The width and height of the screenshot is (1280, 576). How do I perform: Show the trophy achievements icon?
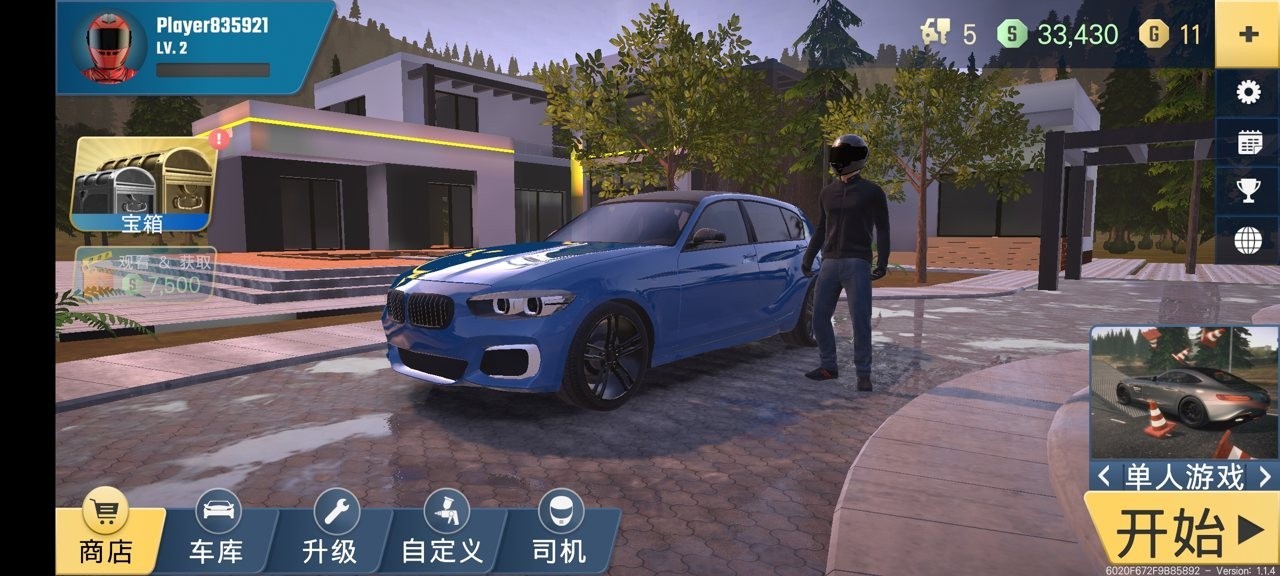click(1248, 190)
